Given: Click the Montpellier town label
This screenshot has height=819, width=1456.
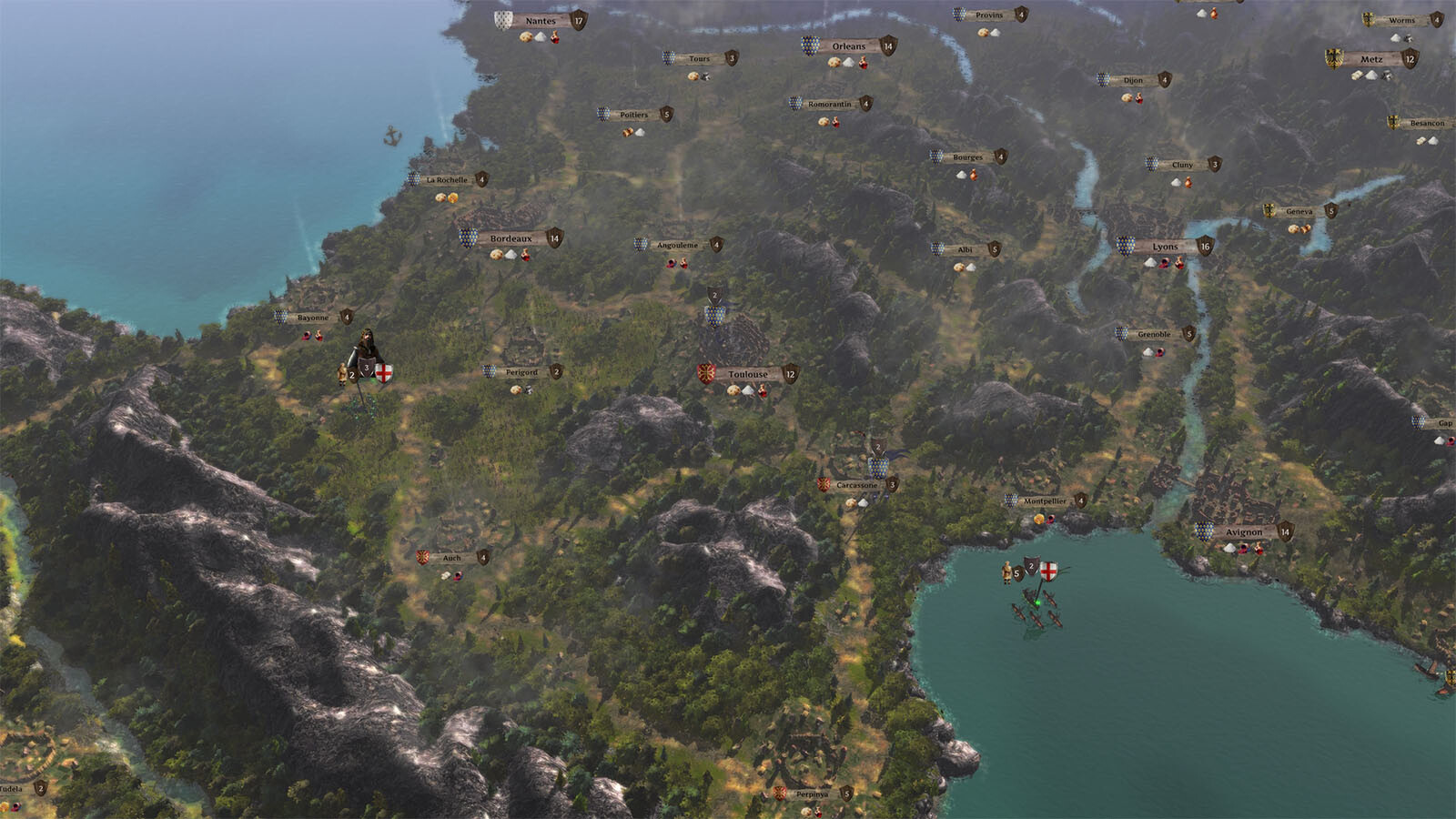Looking at the screenshot, I should coord(1045,501).
